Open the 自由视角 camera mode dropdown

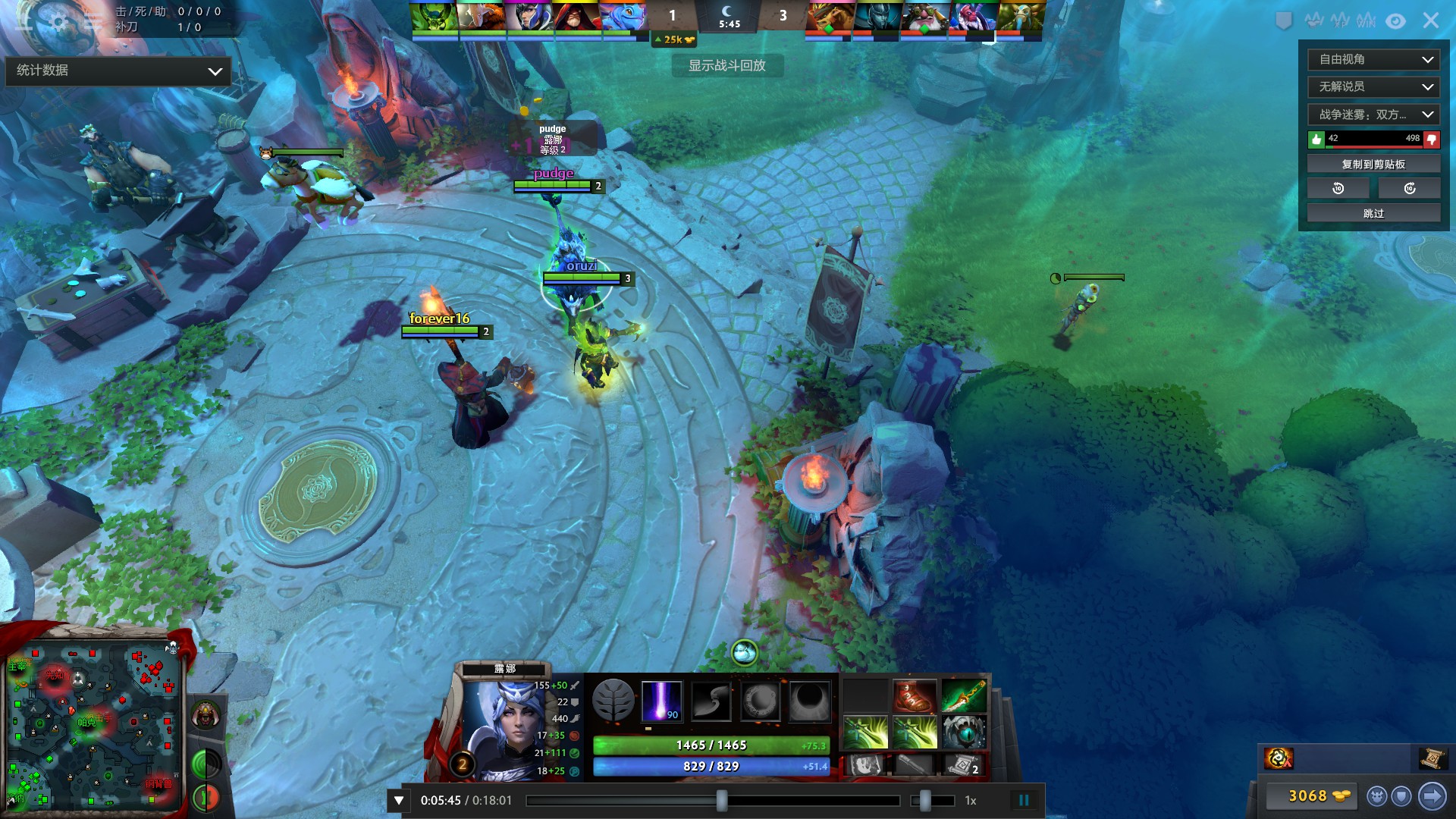point(1373,59)
